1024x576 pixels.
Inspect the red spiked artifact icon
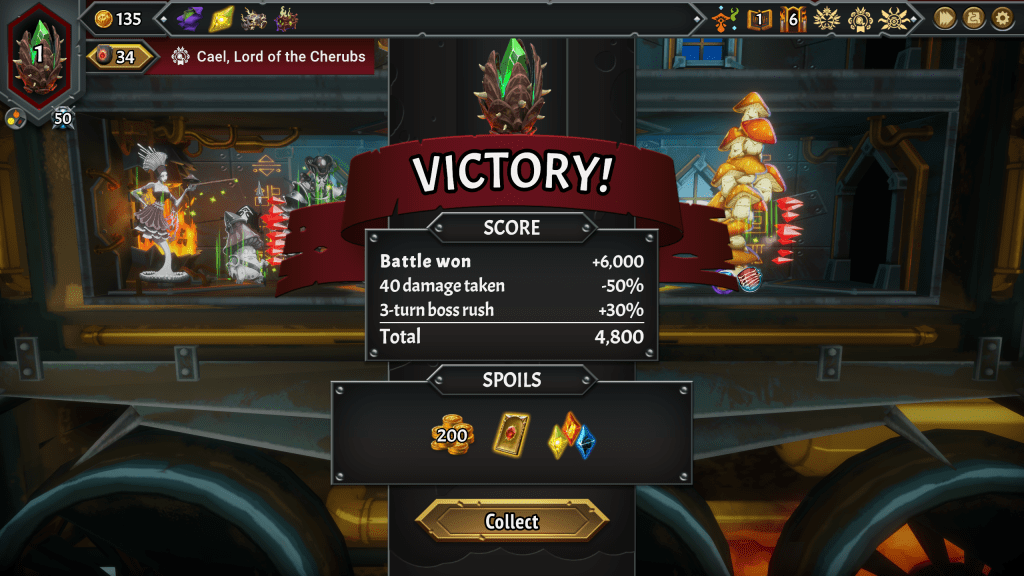pos(287,18)
